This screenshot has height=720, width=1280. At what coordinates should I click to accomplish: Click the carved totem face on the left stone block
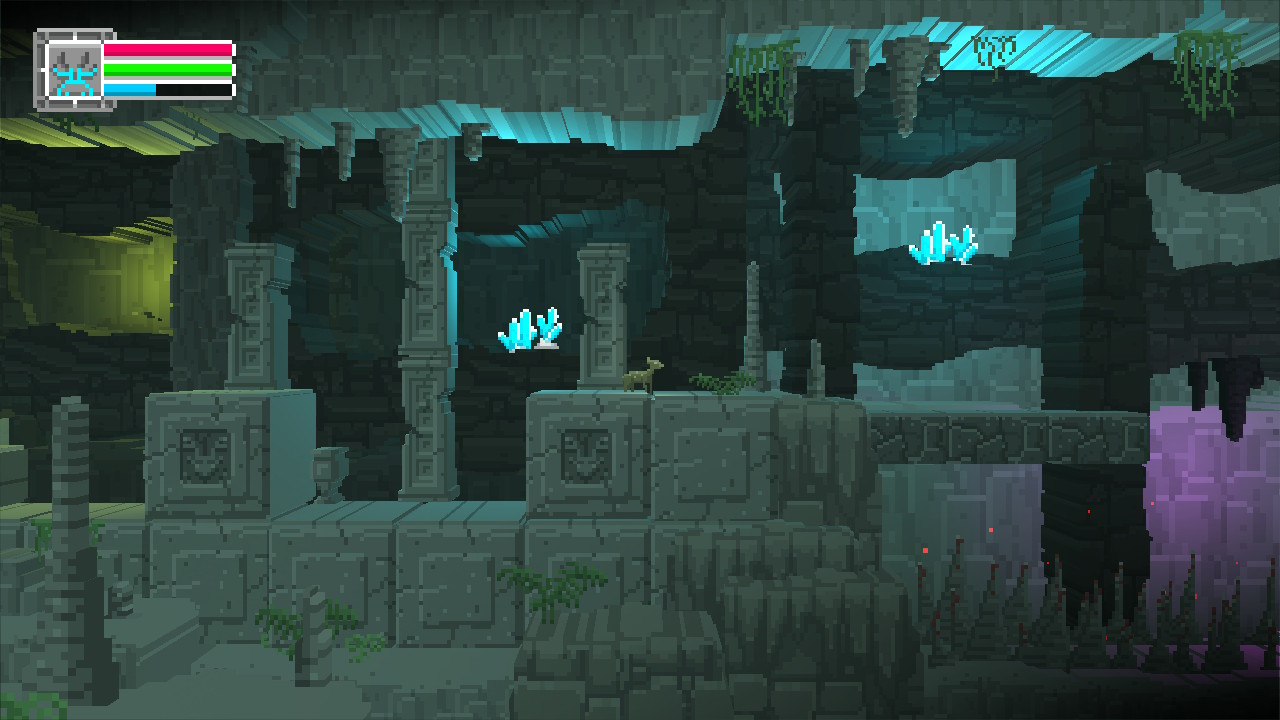(x=203, y=455)
